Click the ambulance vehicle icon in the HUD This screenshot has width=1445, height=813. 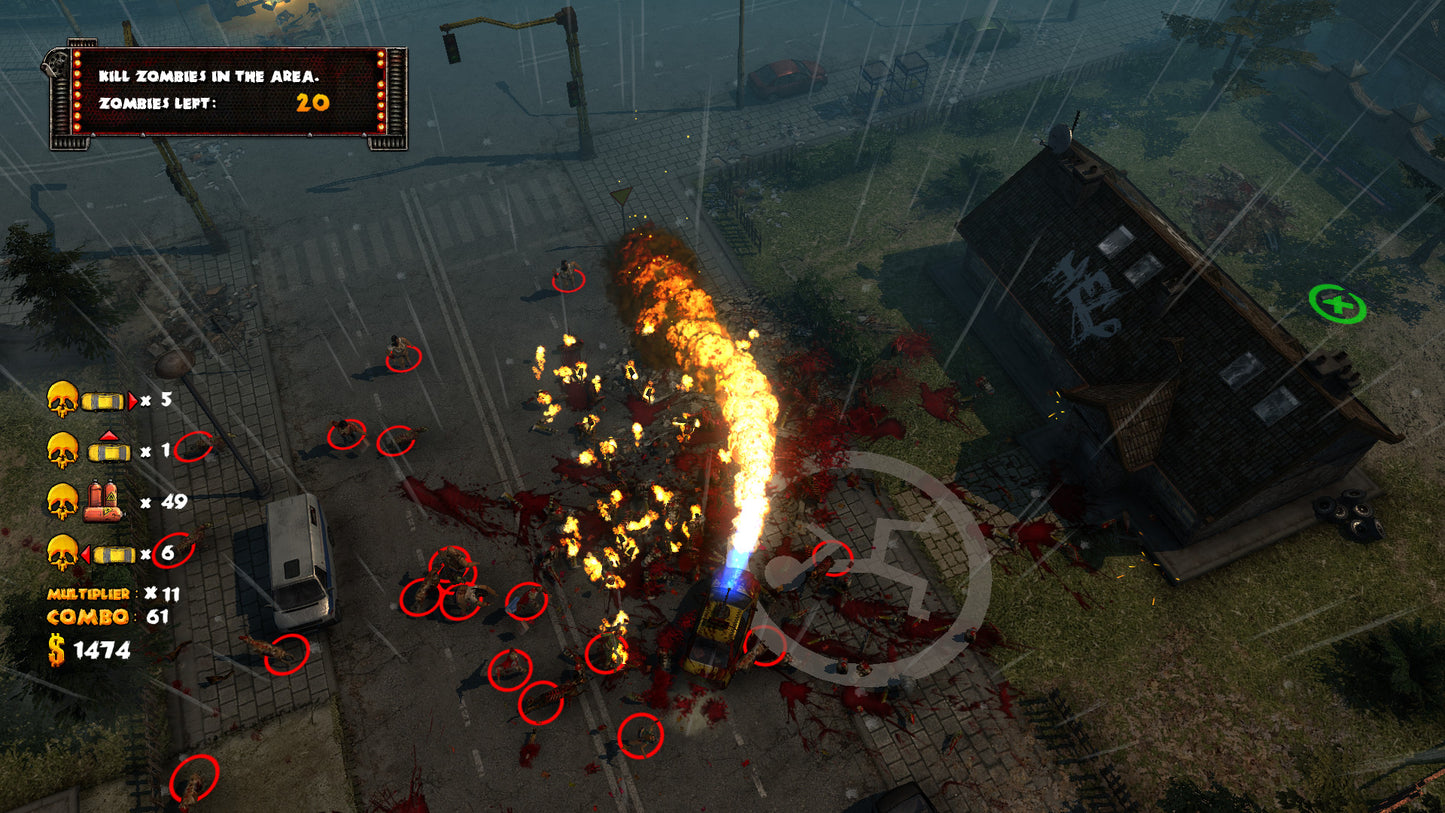click(x=107, y=452)
